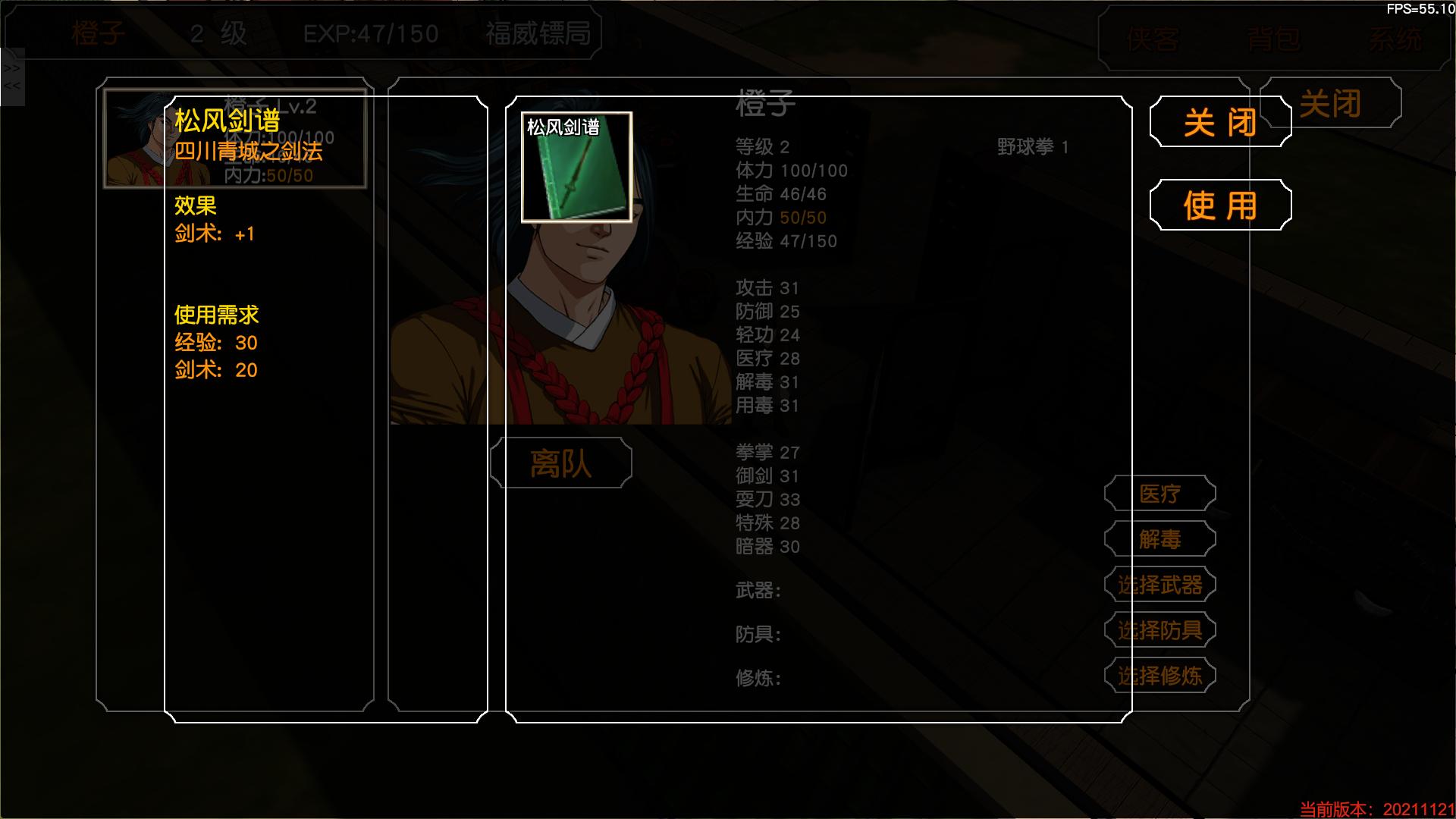Open 选择修炼 cultivation selection
The height and width of the screenshot is (819, 1456).
coord(1162,675)
